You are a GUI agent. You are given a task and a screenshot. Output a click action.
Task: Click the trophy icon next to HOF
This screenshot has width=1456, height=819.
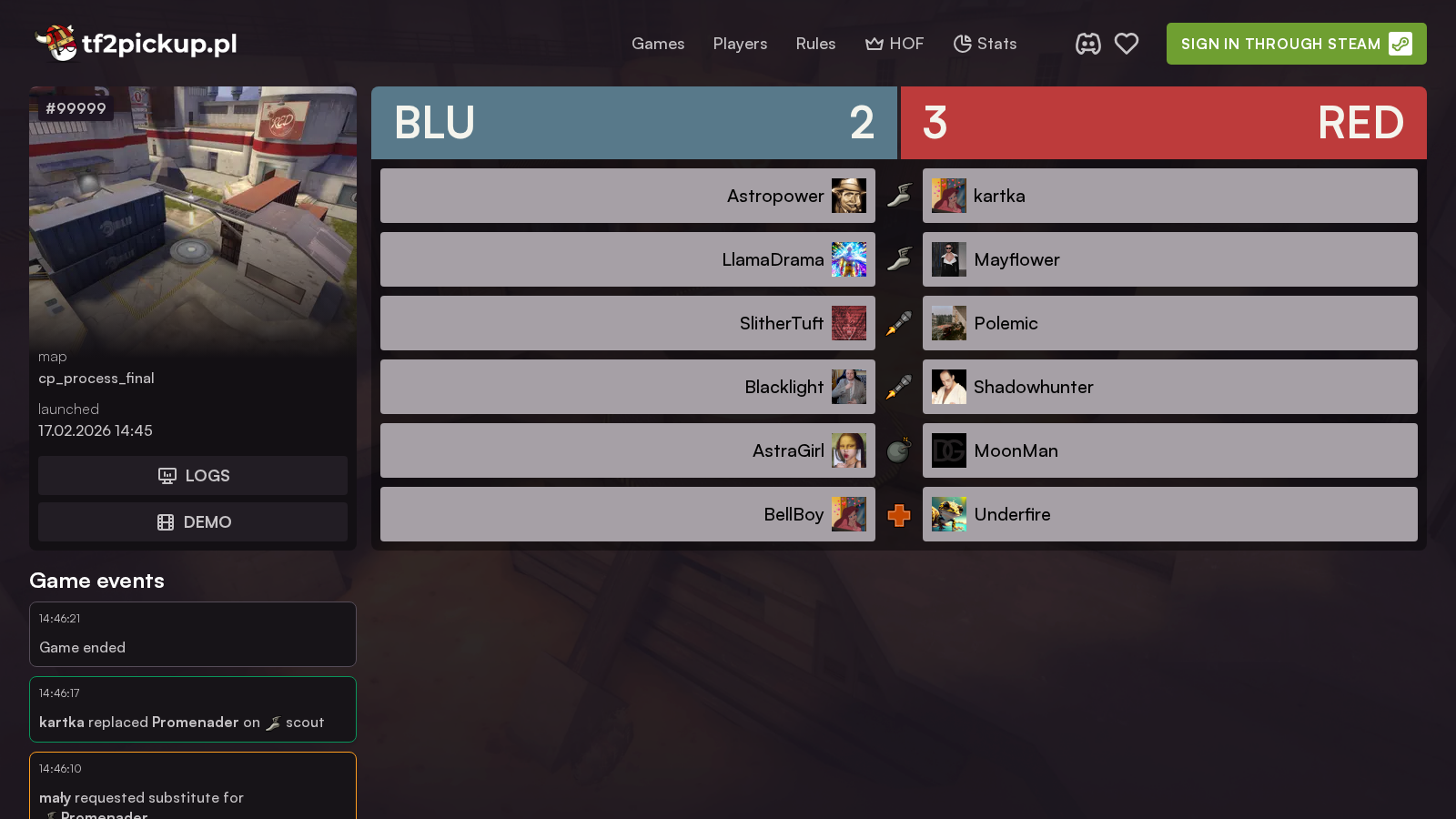875,43
